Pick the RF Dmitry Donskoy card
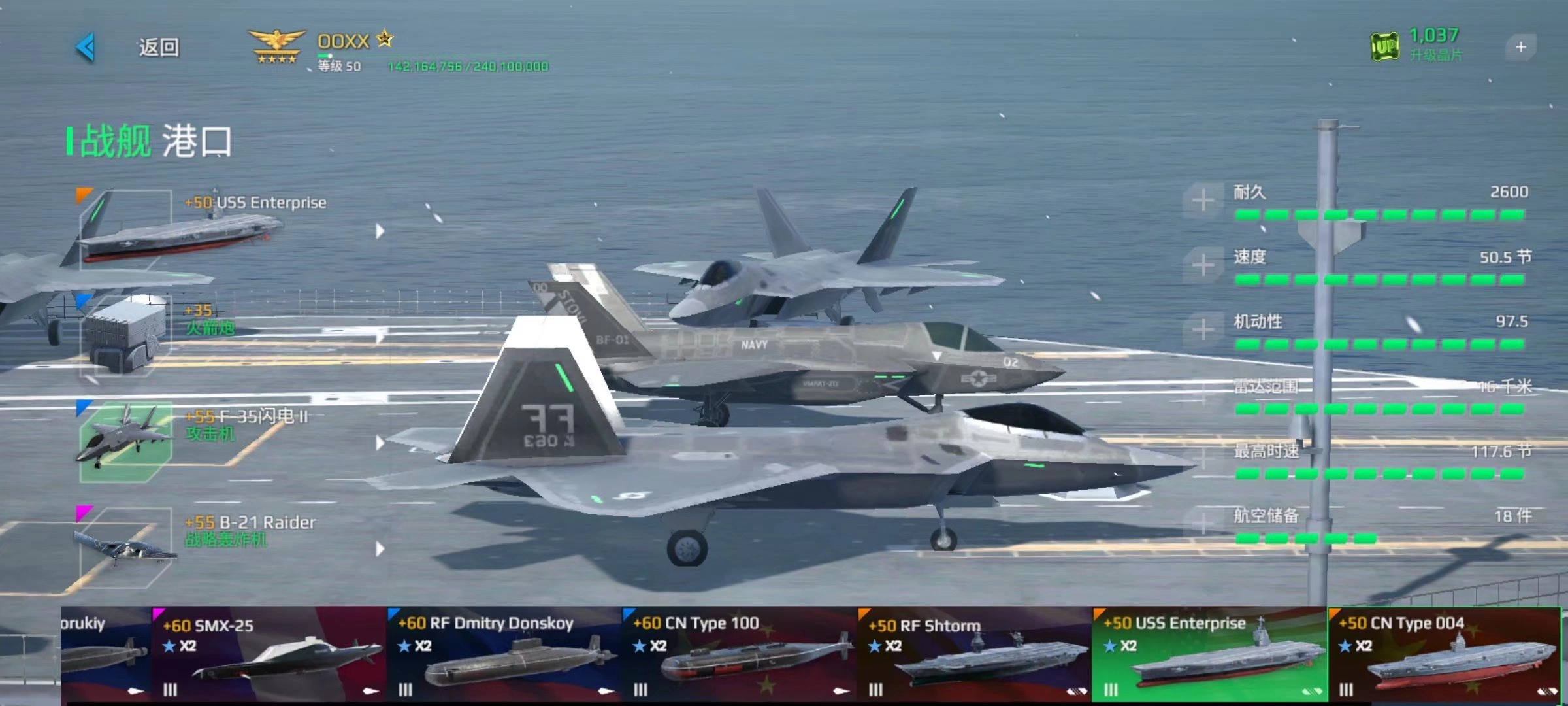 [504, 654]
